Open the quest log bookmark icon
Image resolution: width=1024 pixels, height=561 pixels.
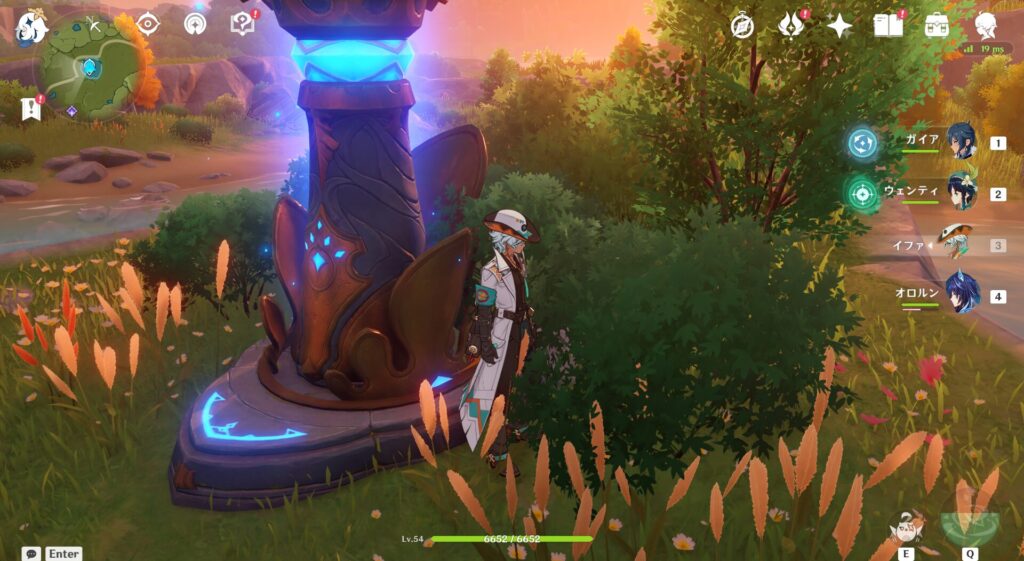point(30,109)
